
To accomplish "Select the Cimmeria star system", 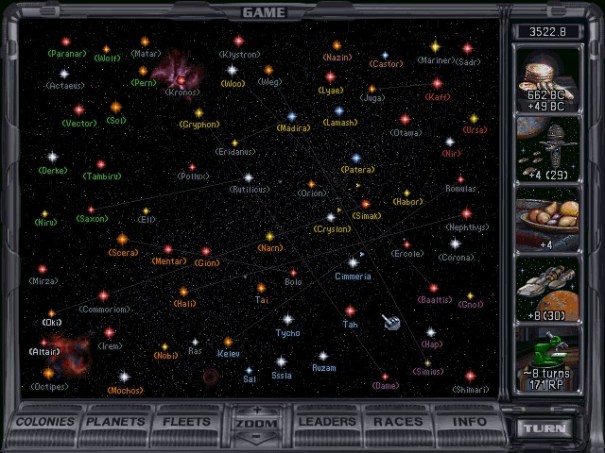I will pyautogui.click(x=351, y=261).
